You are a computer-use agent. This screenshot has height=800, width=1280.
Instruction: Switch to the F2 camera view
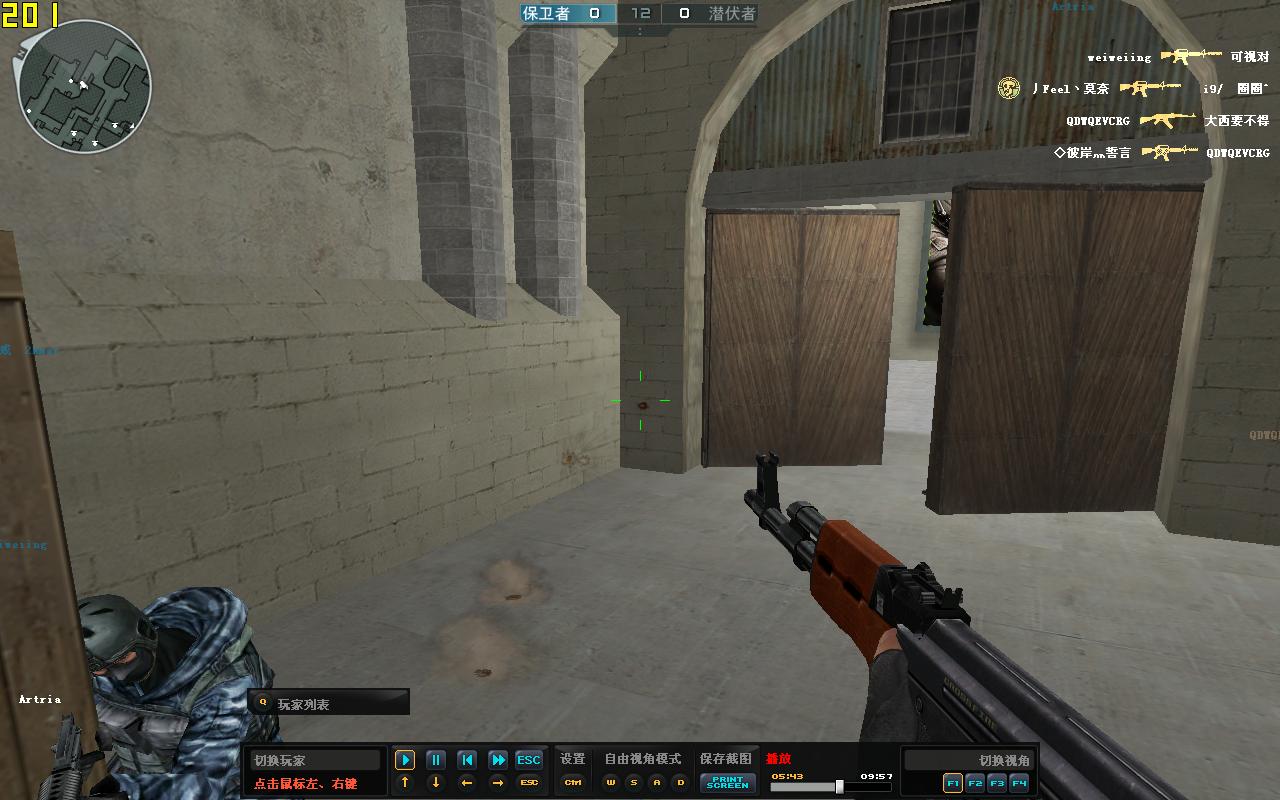975,783
